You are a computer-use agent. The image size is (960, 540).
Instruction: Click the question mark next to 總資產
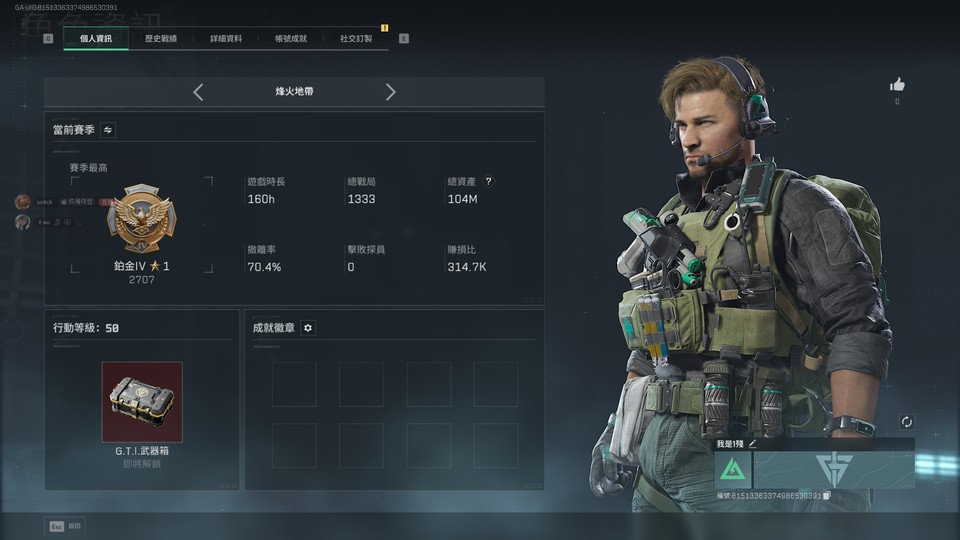(488, 182)
